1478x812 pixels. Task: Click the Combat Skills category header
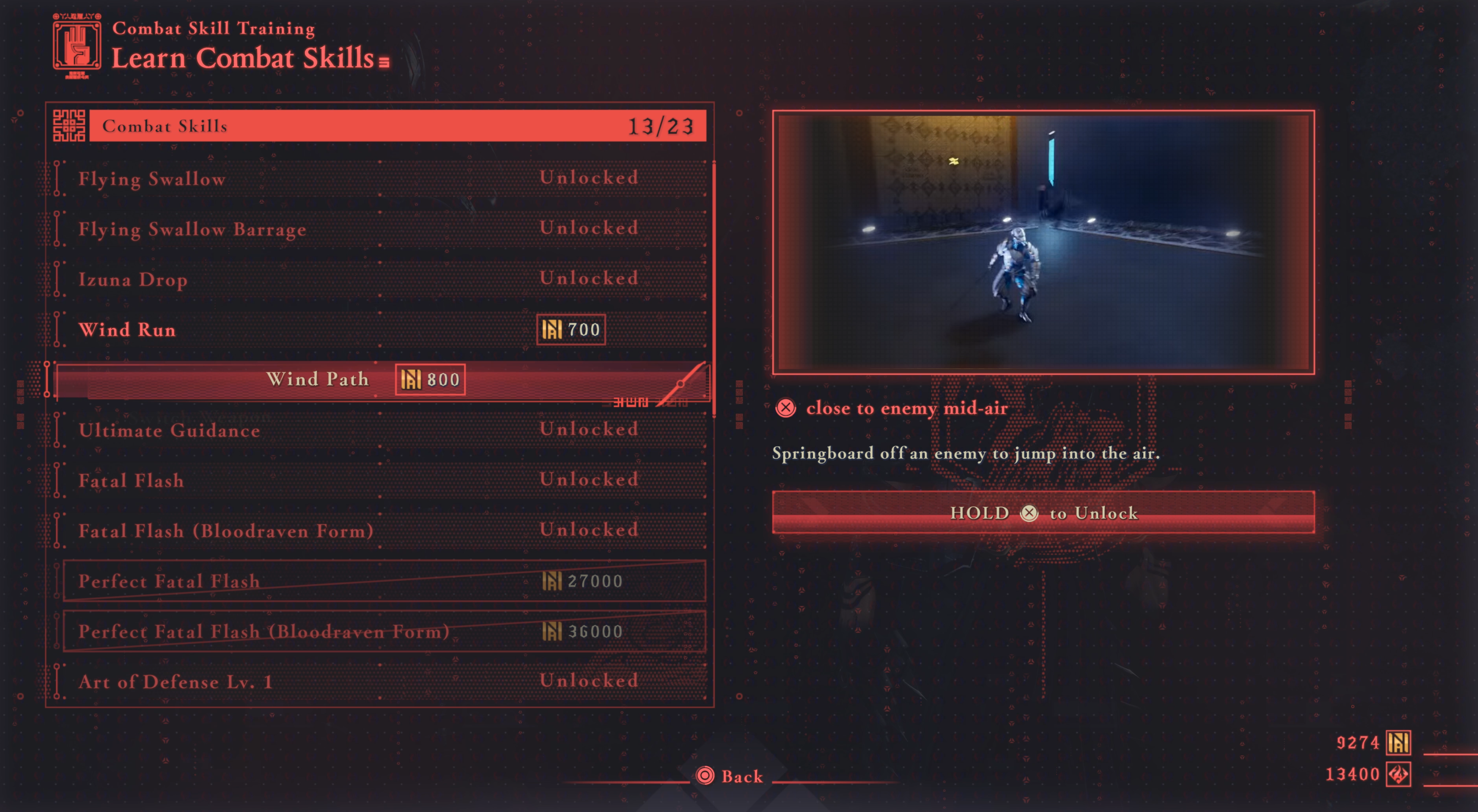pyautogui.click(x=396, y=126)
